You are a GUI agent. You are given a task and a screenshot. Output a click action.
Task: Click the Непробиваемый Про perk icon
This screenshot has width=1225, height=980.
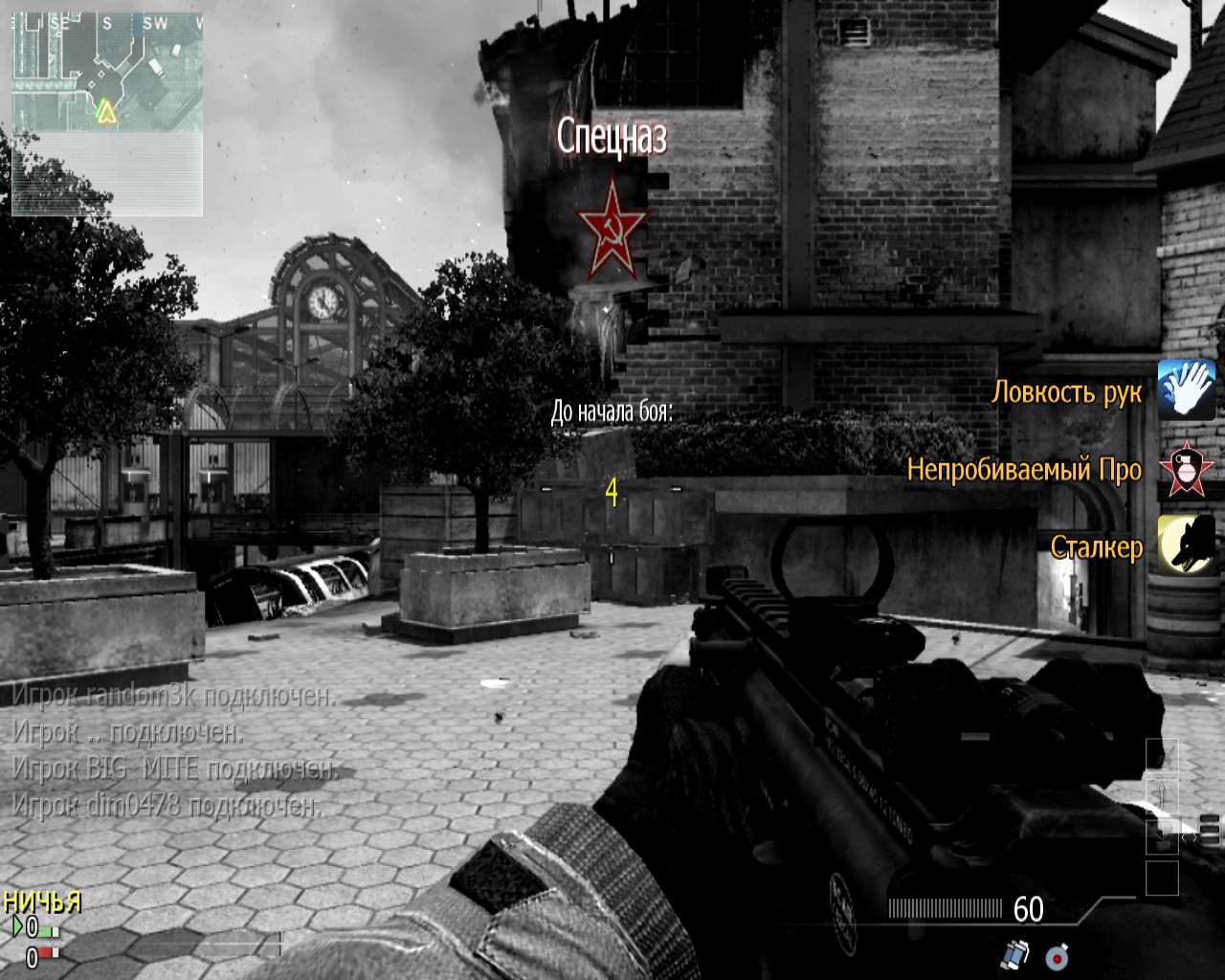[1186, 468]
